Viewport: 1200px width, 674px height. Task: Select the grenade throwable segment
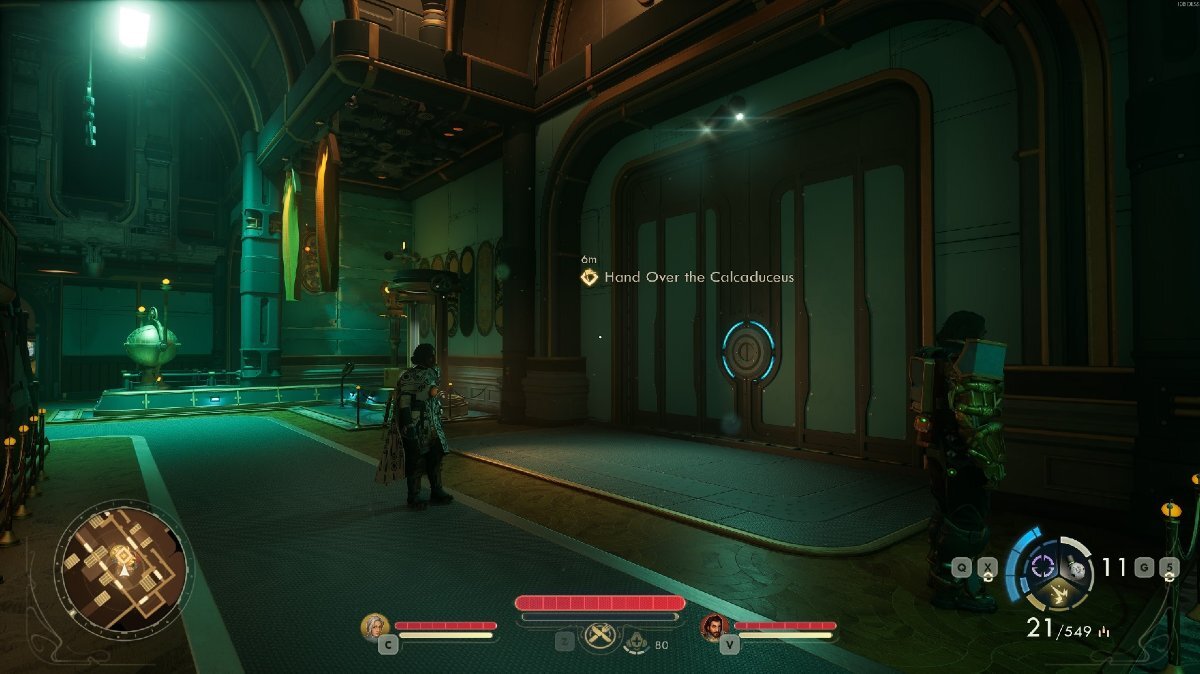pyautogui.click(x=1076, y=568)
